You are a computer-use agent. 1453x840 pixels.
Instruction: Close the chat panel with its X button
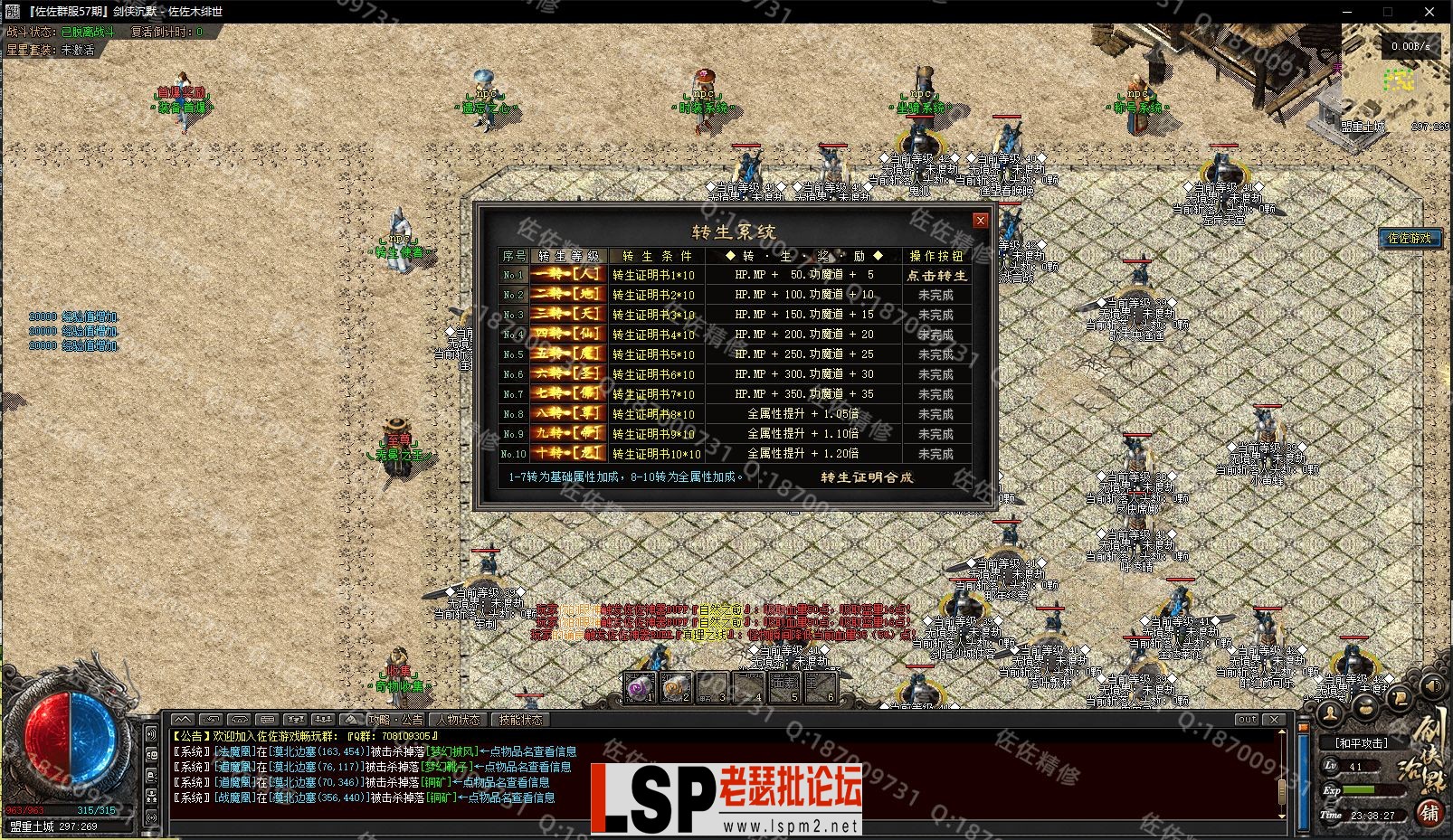pyautogui.click(x=1274, y=720)
